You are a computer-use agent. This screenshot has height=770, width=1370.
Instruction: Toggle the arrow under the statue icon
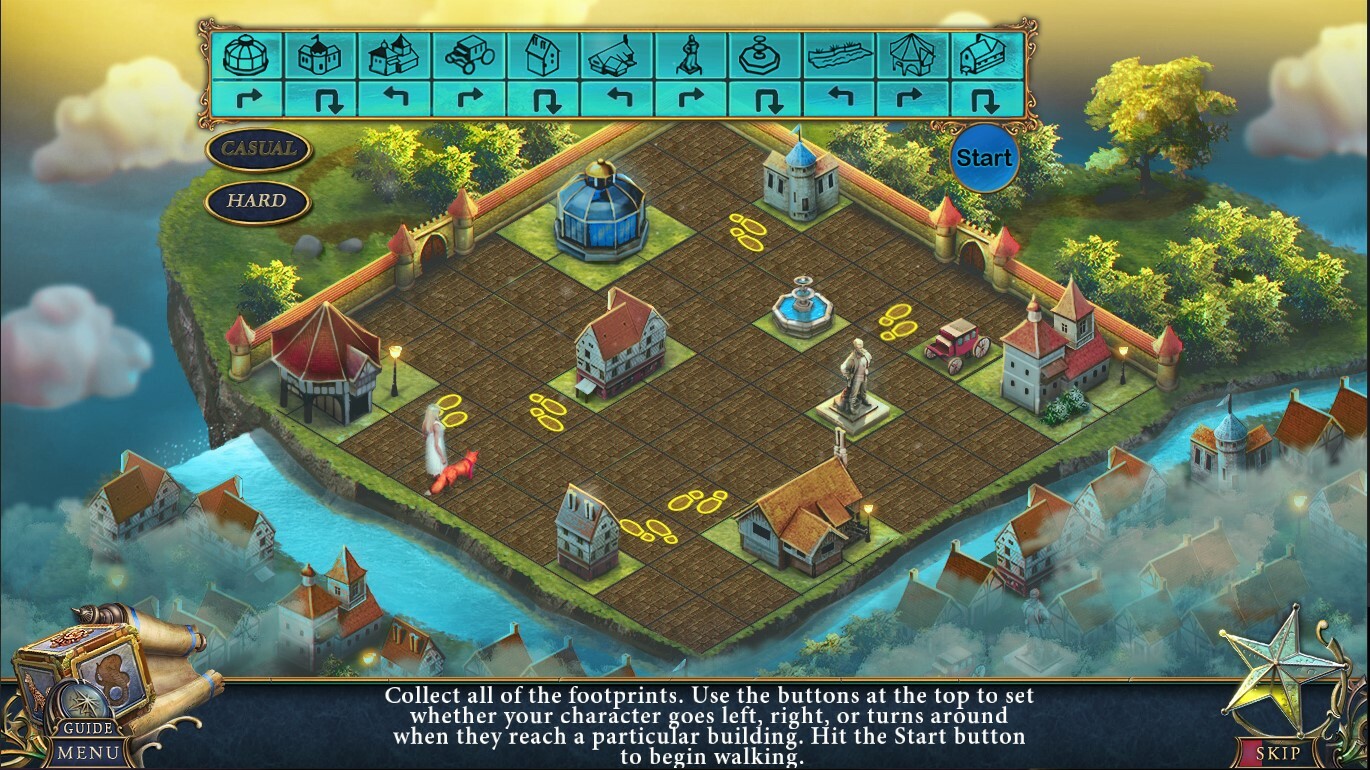692,100
